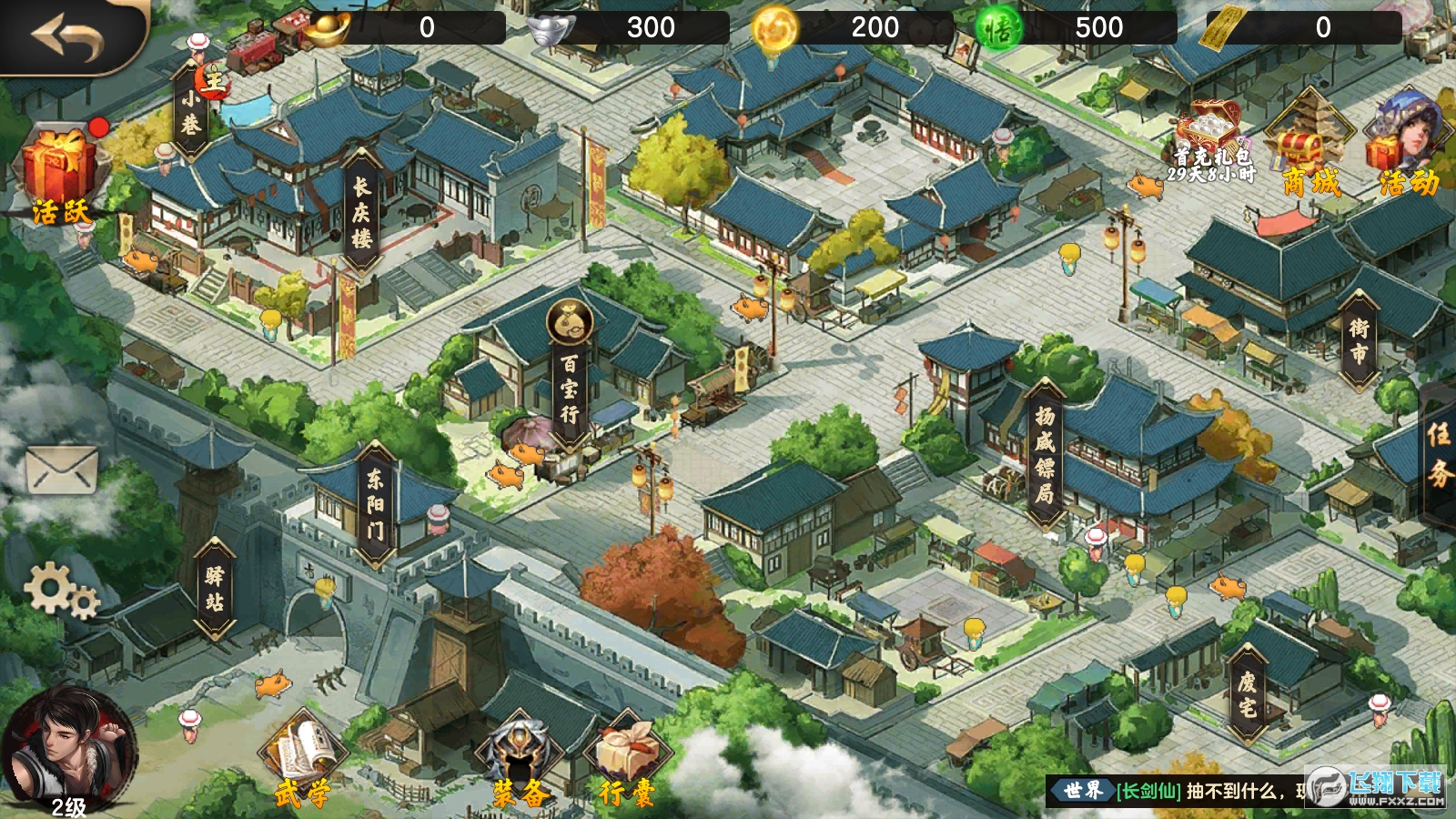The width and height of the screenshot is (1456, 819).
Task: Open the gear settings icon
Action: pyautogui.click(x=60, y=590)
